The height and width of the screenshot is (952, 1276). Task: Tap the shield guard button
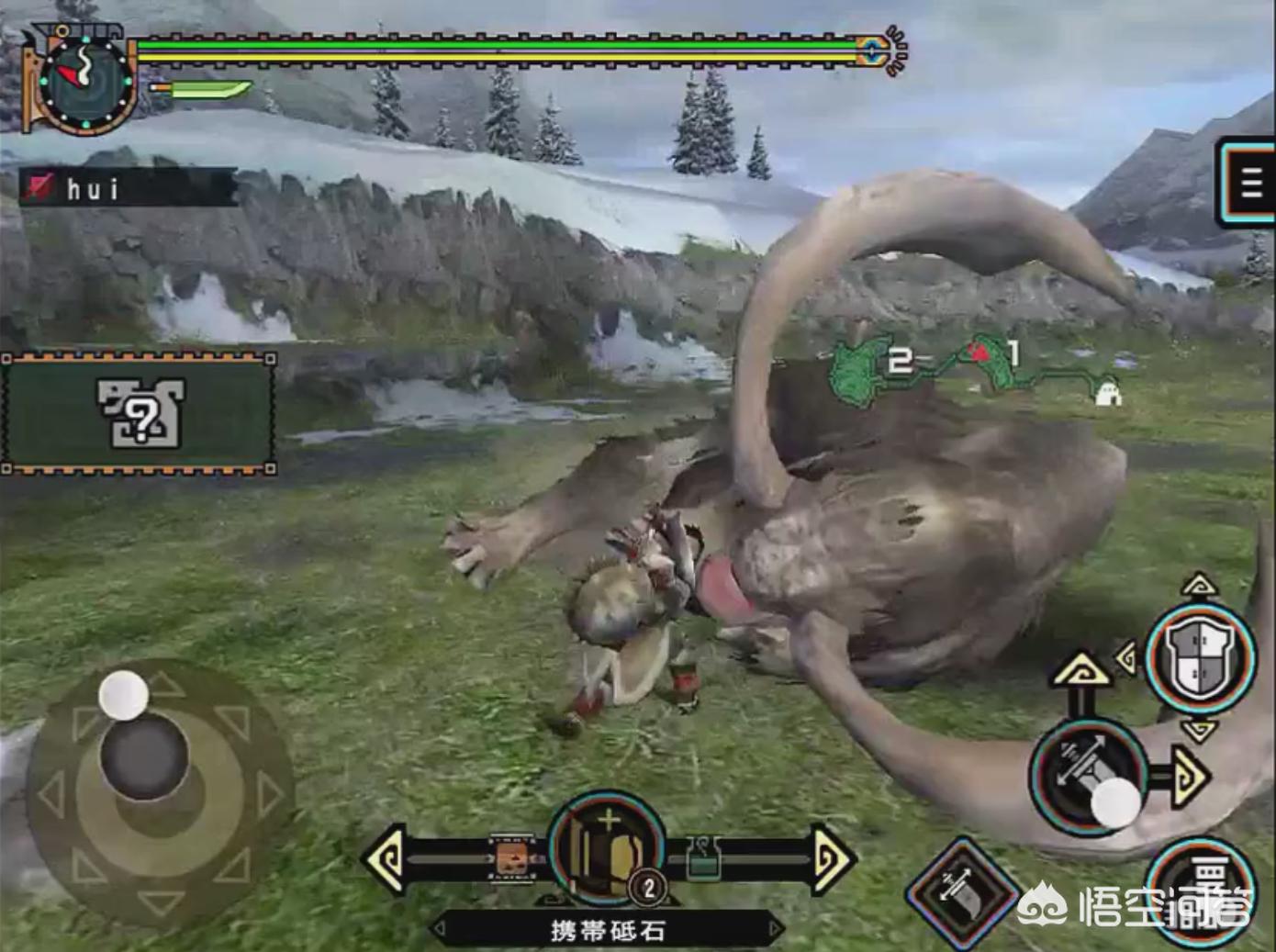pos(1200,657)
